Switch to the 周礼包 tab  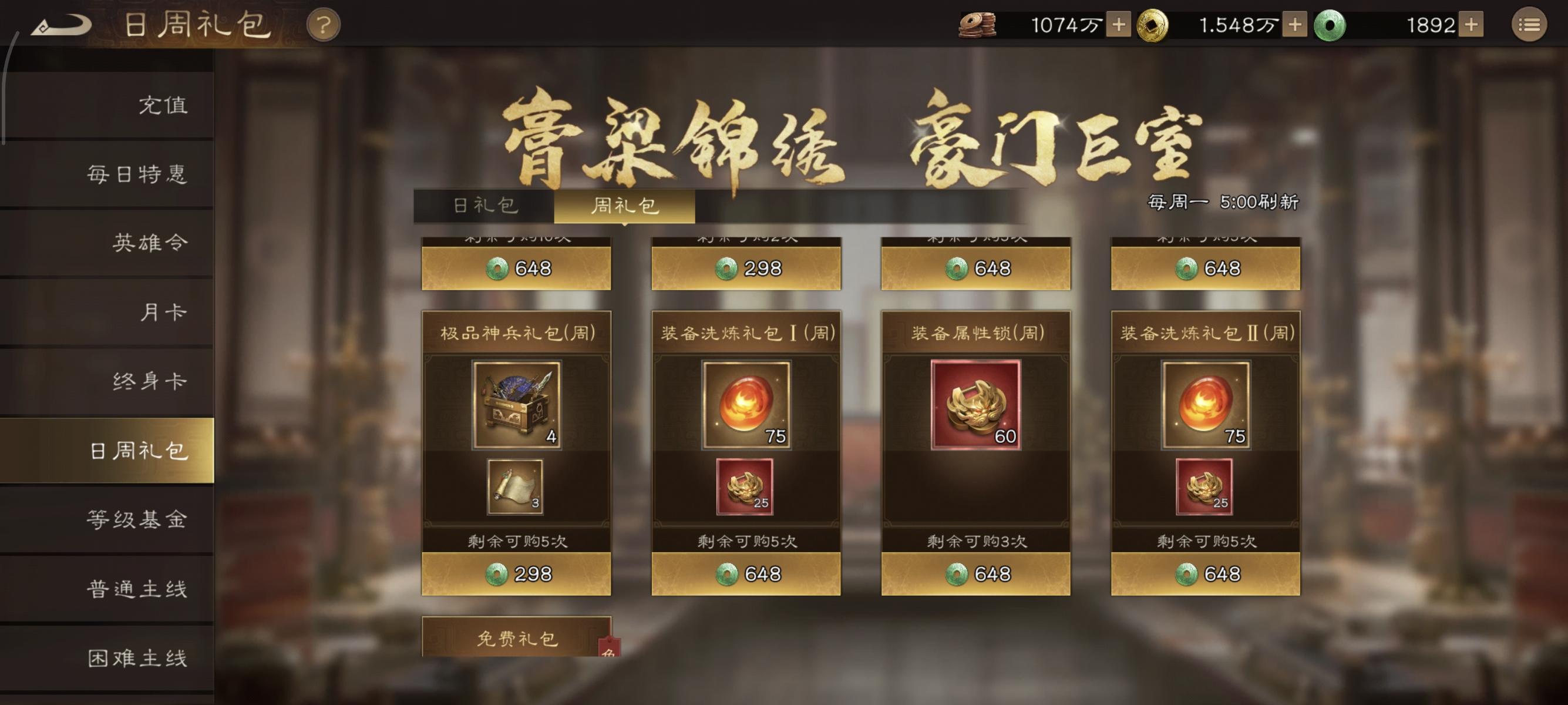[x=631, y=206]
